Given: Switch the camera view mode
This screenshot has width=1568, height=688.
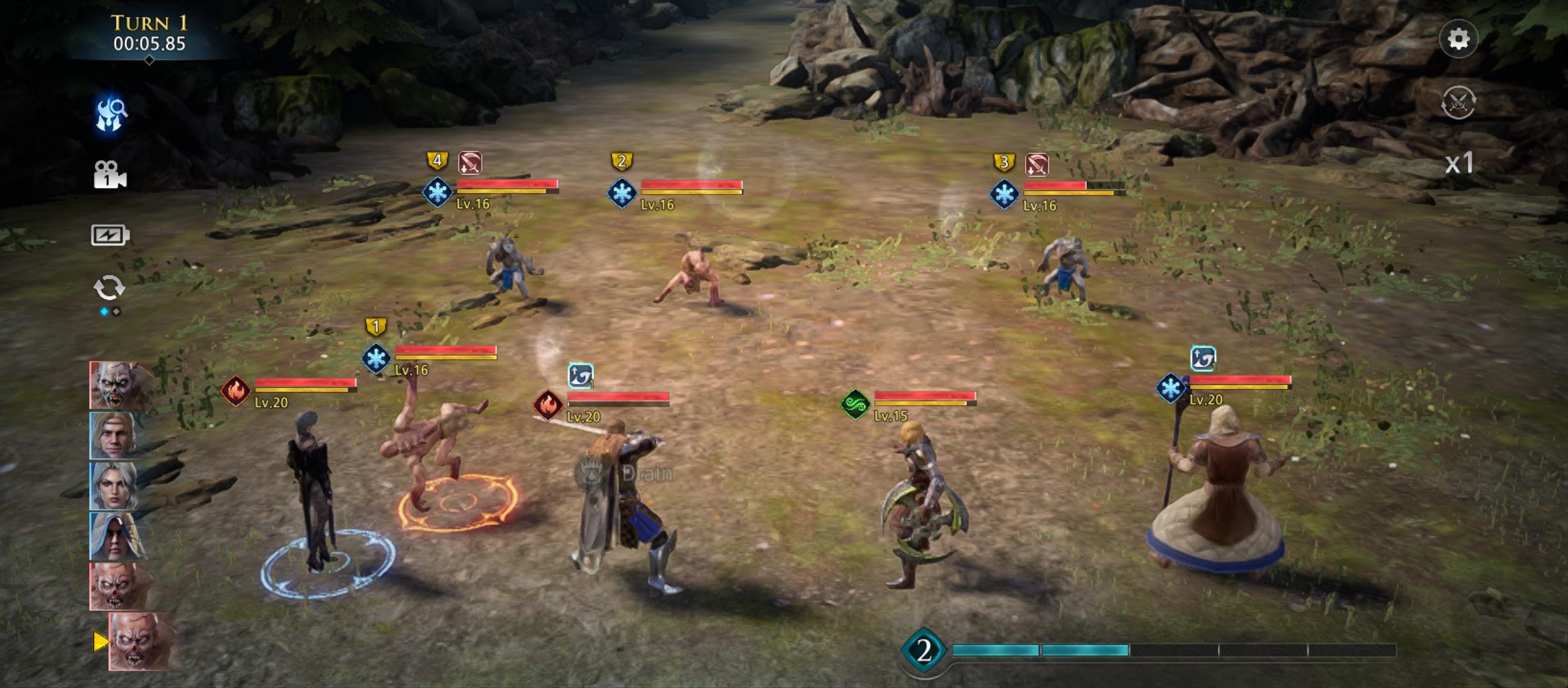Looking at the screenshot, I should [110, 175].
